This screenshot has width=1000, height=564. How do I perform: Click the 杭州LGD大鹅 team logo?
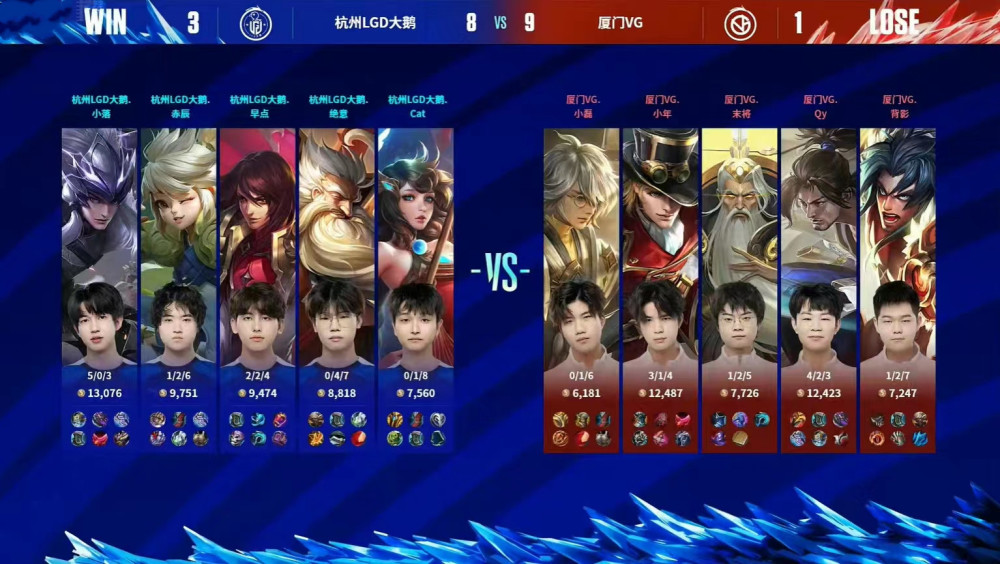(256, 23)
